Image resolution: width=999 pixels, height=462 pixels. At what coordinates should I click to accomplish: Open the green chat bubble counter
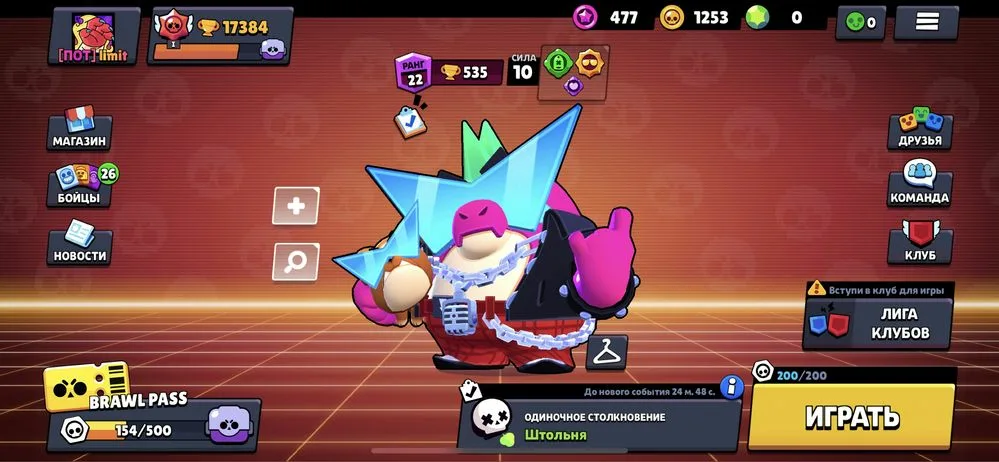[860, 21]
